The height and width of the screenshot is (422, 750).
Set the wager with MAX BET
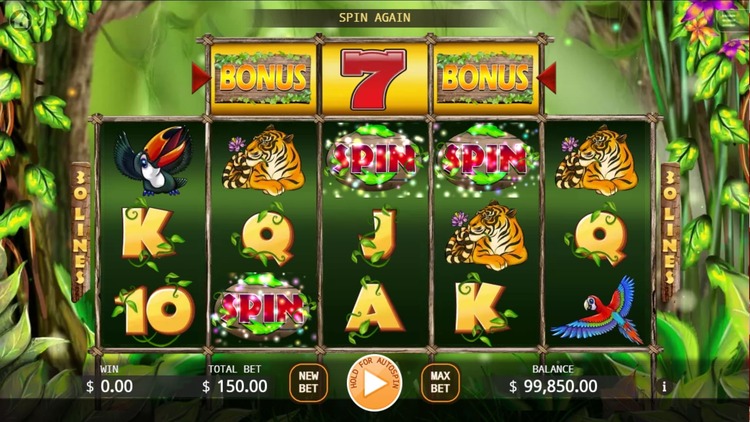(x=440, y=383)
